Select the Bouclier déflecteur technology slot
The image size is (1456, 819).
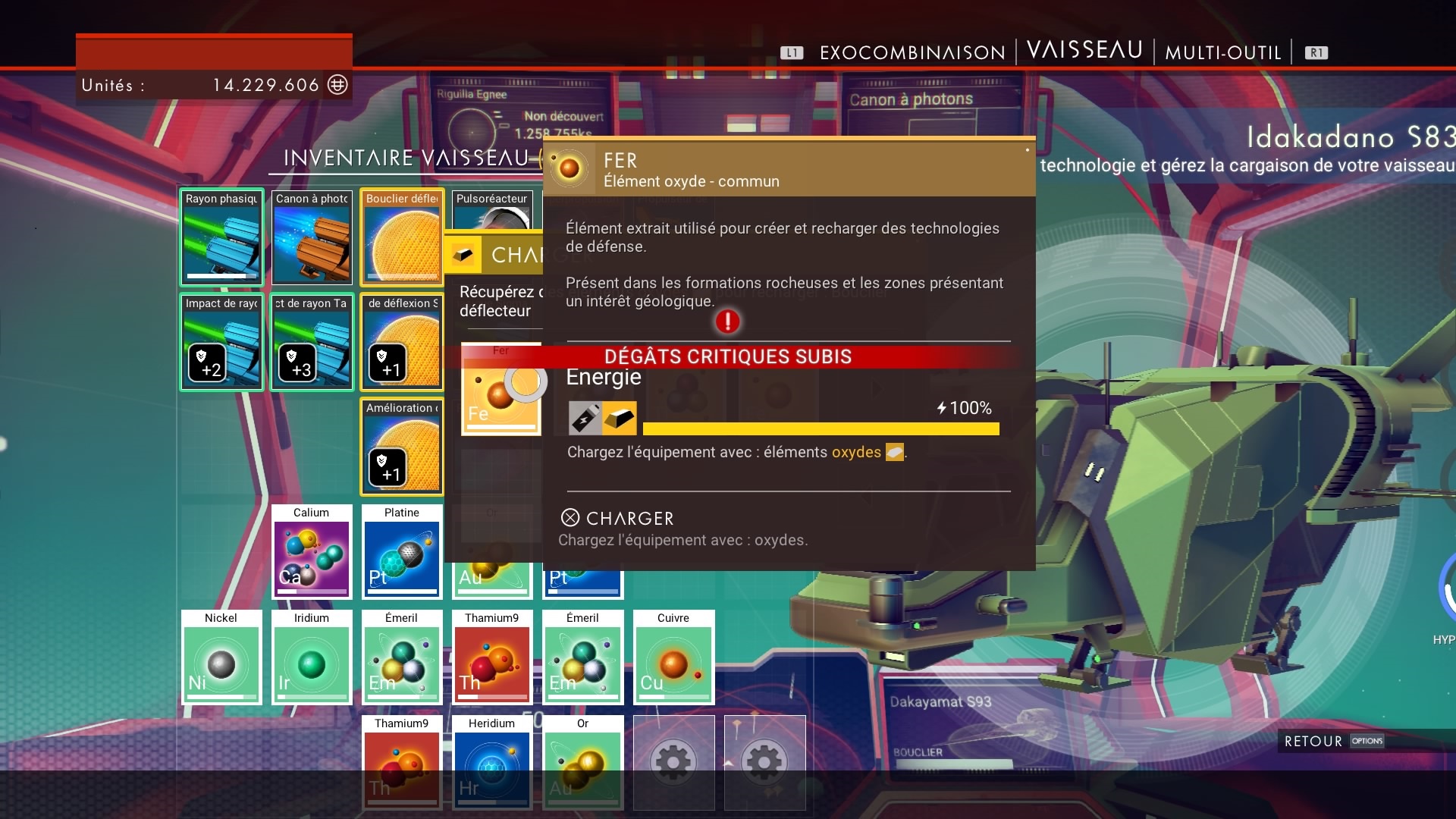pyautogui.click(x=402, y=237)
